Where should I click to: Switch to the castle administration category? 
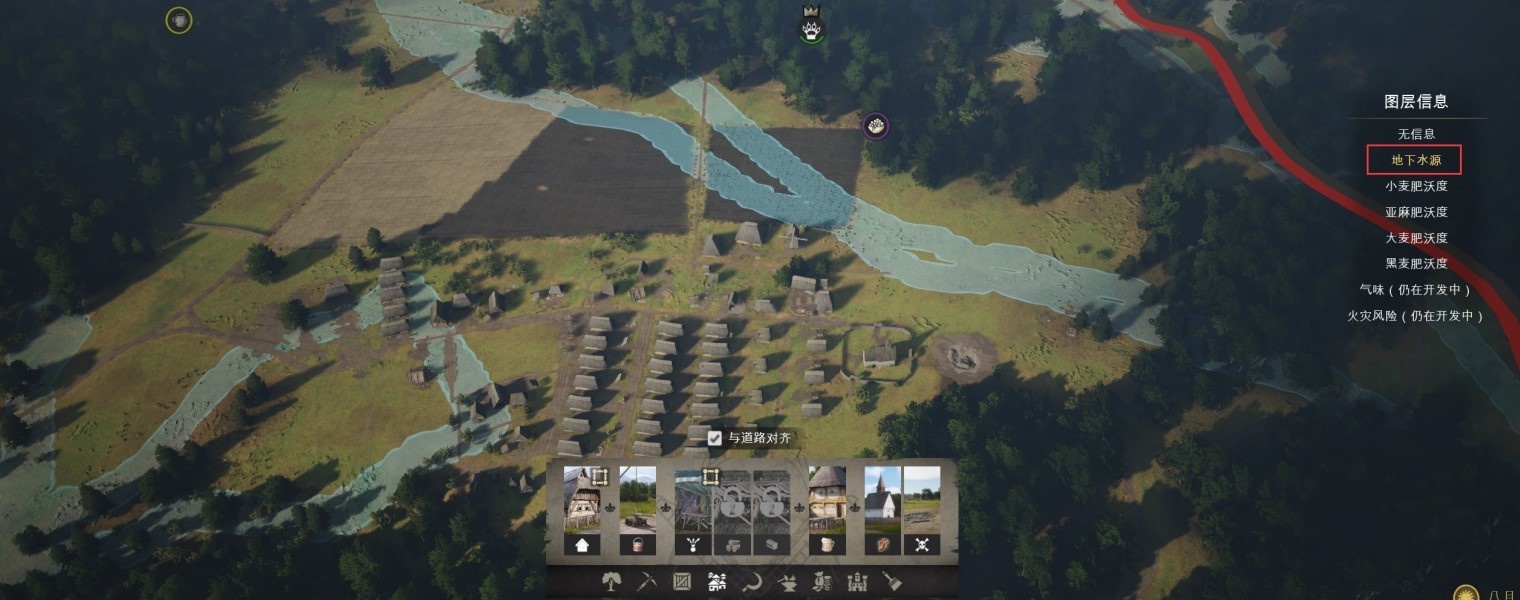pos(858,581)
